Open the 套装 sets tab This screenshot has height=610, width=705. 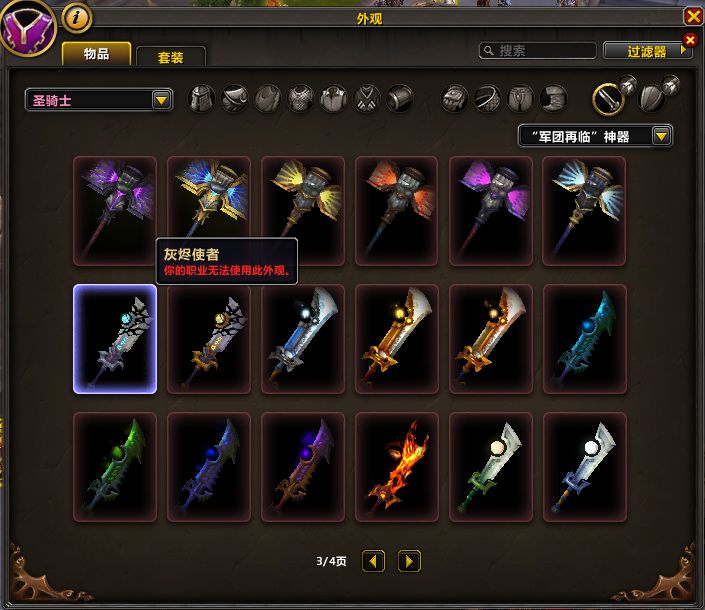[170, 57]
